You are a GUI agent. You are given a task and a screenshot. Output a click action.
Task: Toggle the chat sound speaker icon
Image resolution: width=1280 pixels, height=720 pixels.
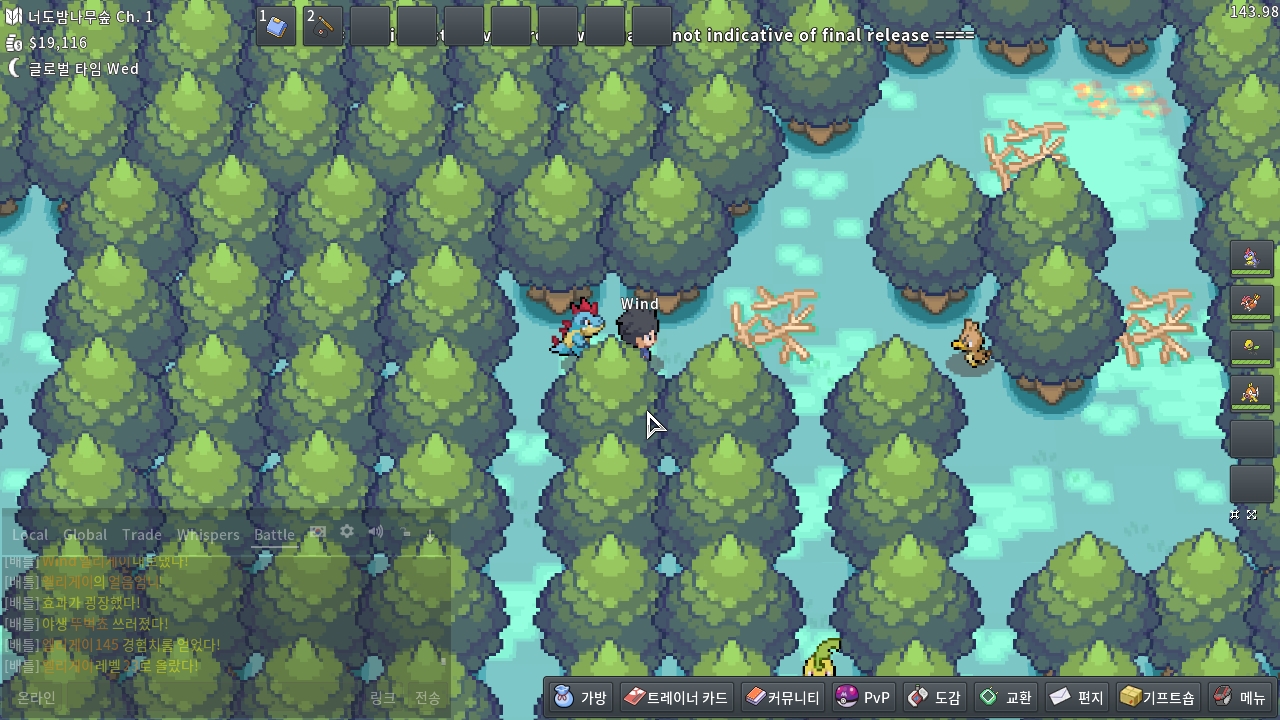tap(376, 532)
